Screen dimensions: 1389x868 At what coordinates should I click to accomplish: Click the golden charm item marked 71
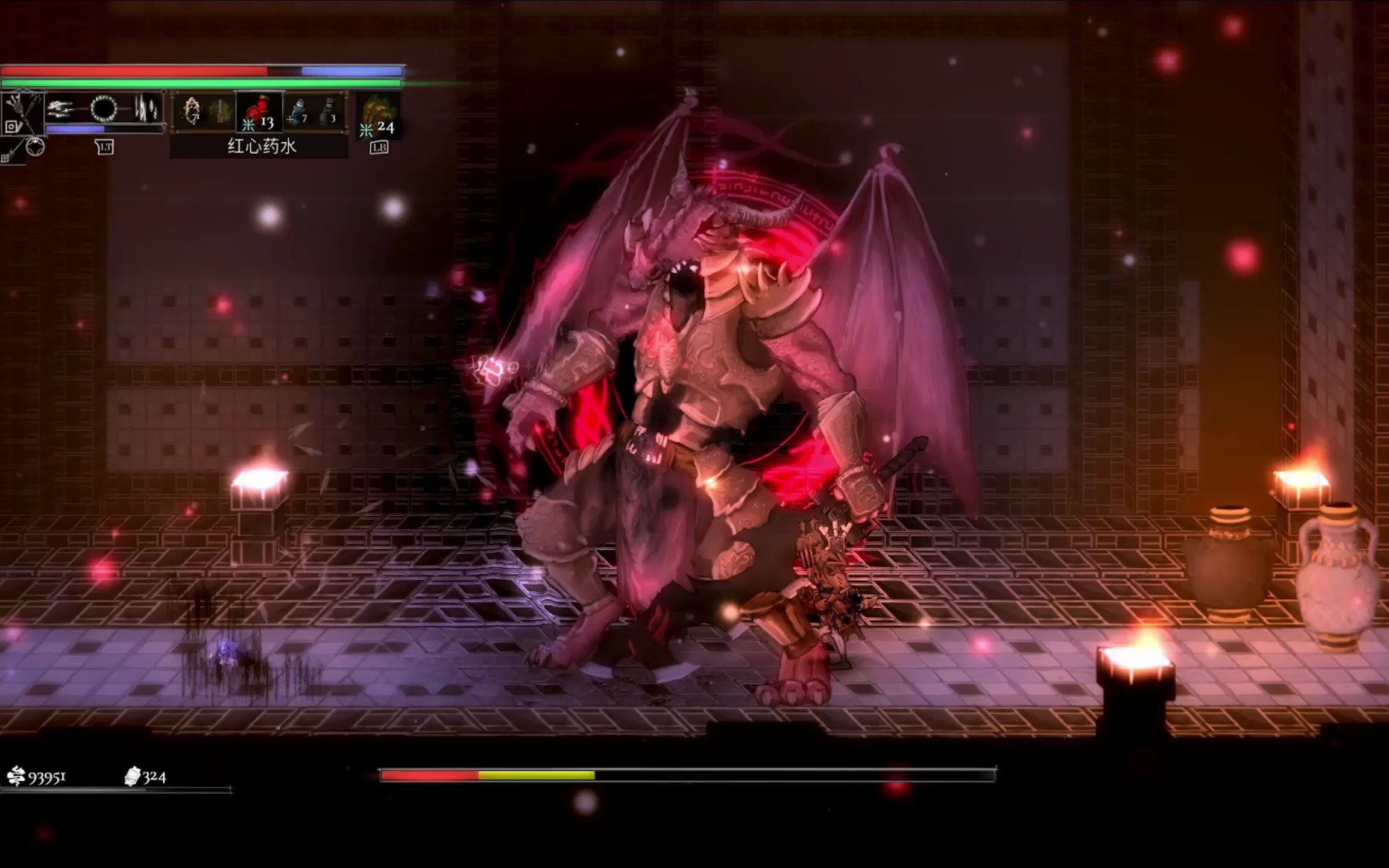(x=194, y=112)
